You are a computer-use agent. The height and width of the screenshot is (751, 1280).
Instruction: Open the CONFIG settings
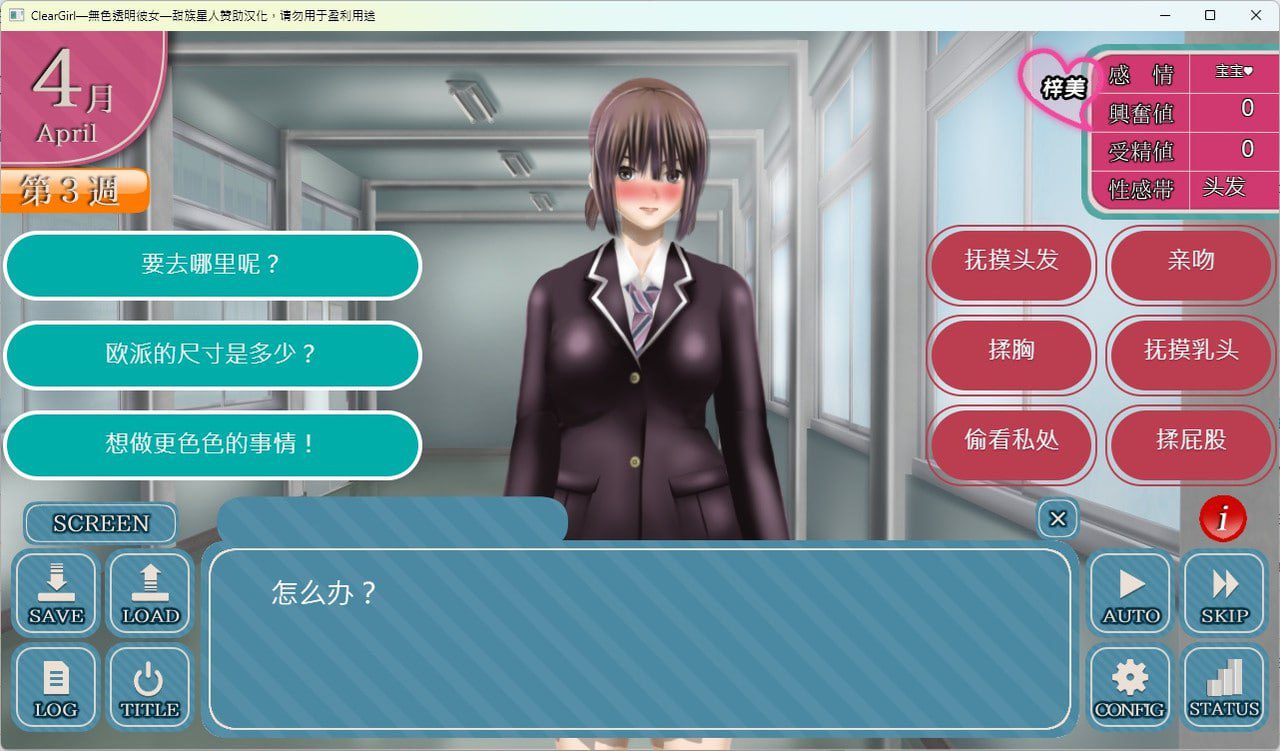click(1129, 687)
